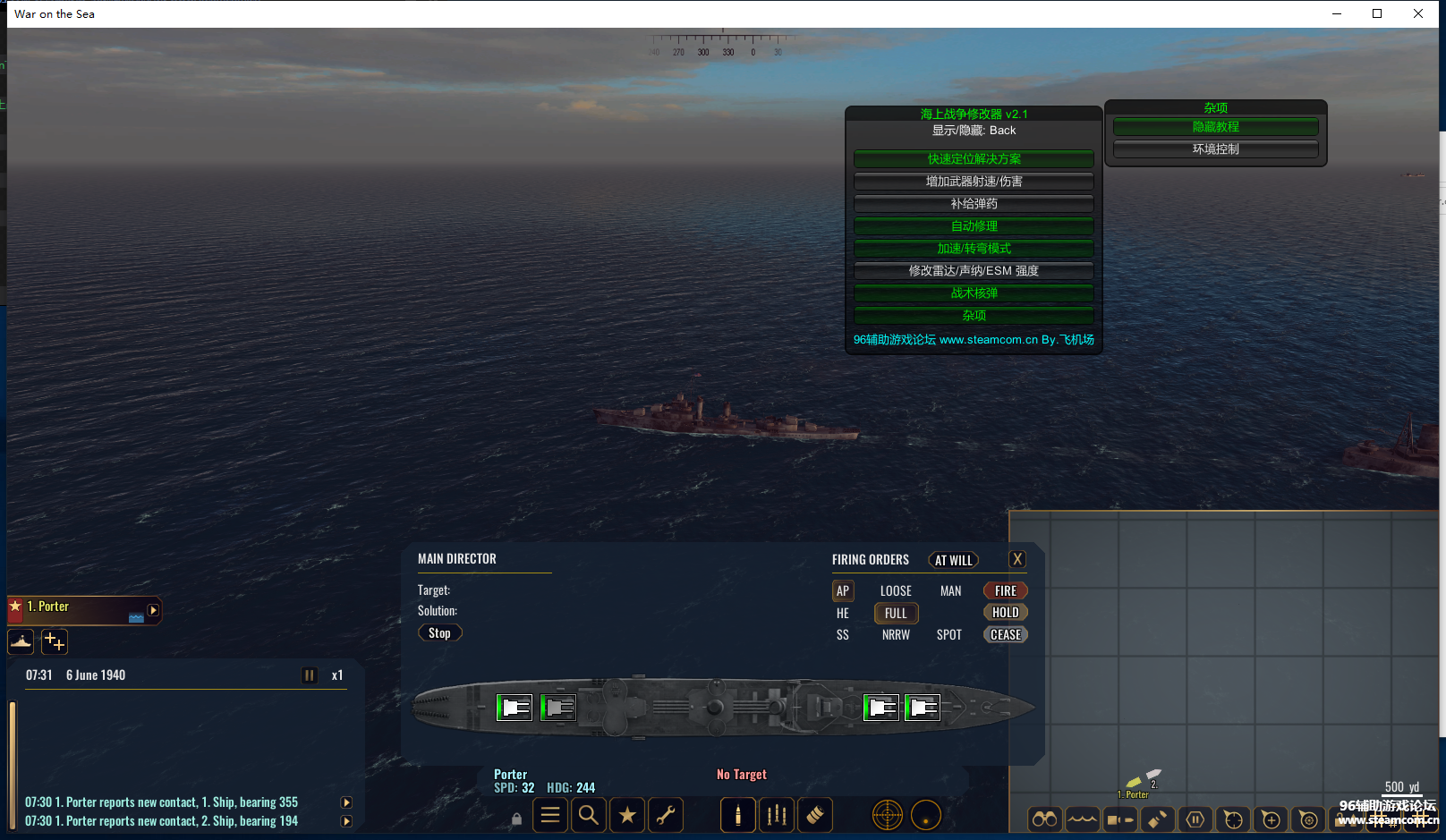Click the binoculars view icon

[x=1044, y=819]
